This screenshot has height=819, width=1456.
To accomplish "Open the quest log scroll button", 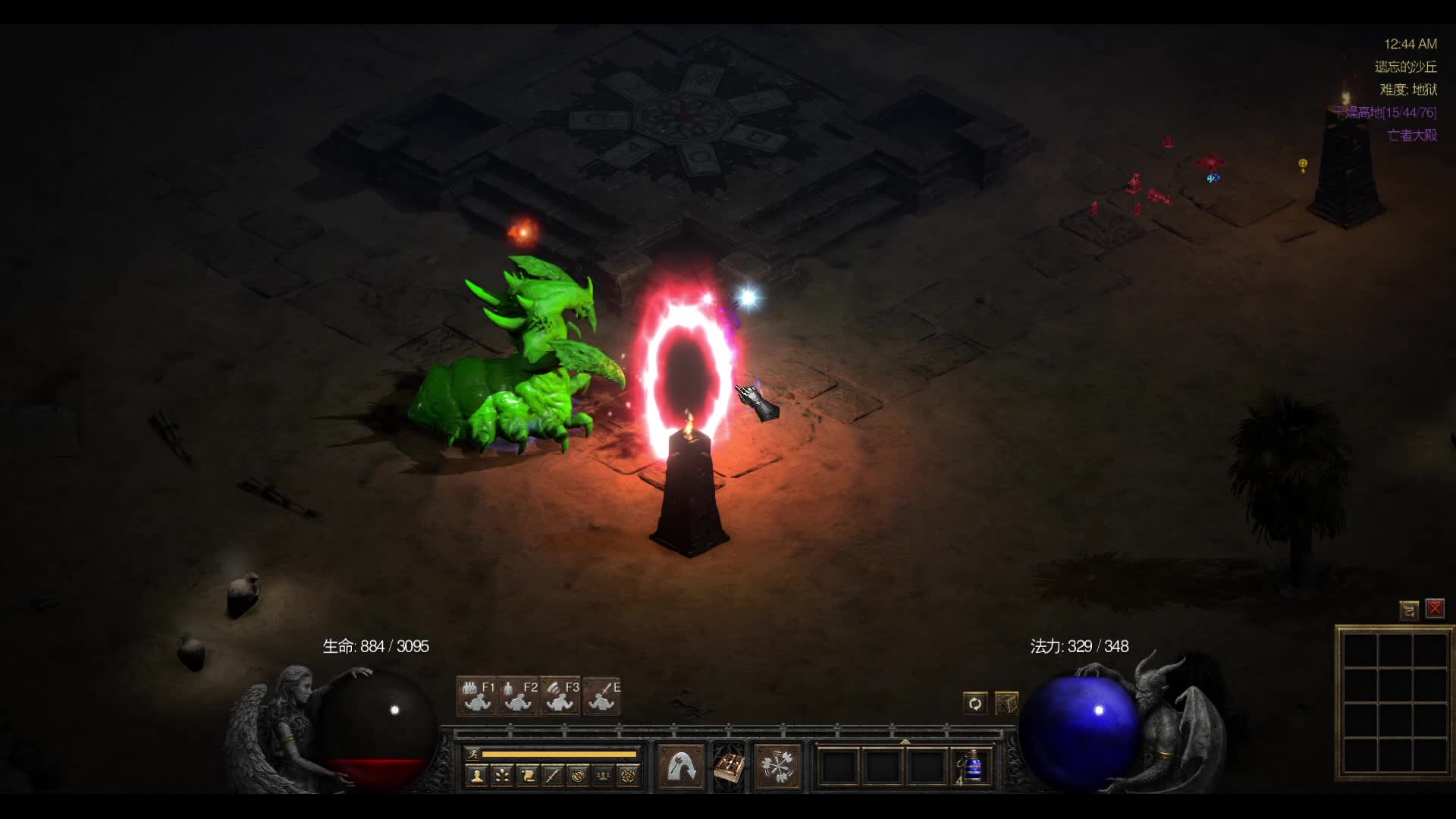I will [x=528, y=776].
